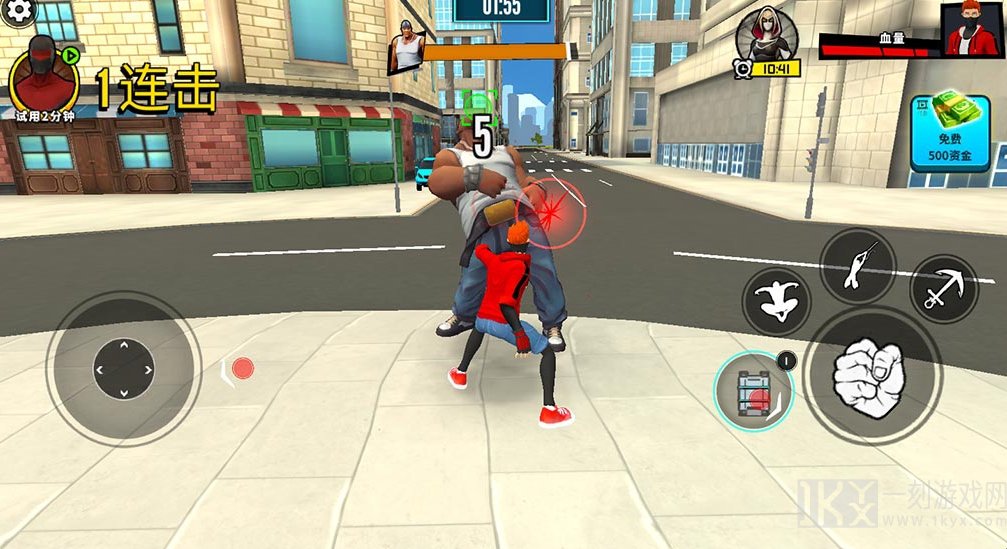Open the white-haired character timer portrait
1007x549 pixels.
pyautogui.click(x=766, y=38)
